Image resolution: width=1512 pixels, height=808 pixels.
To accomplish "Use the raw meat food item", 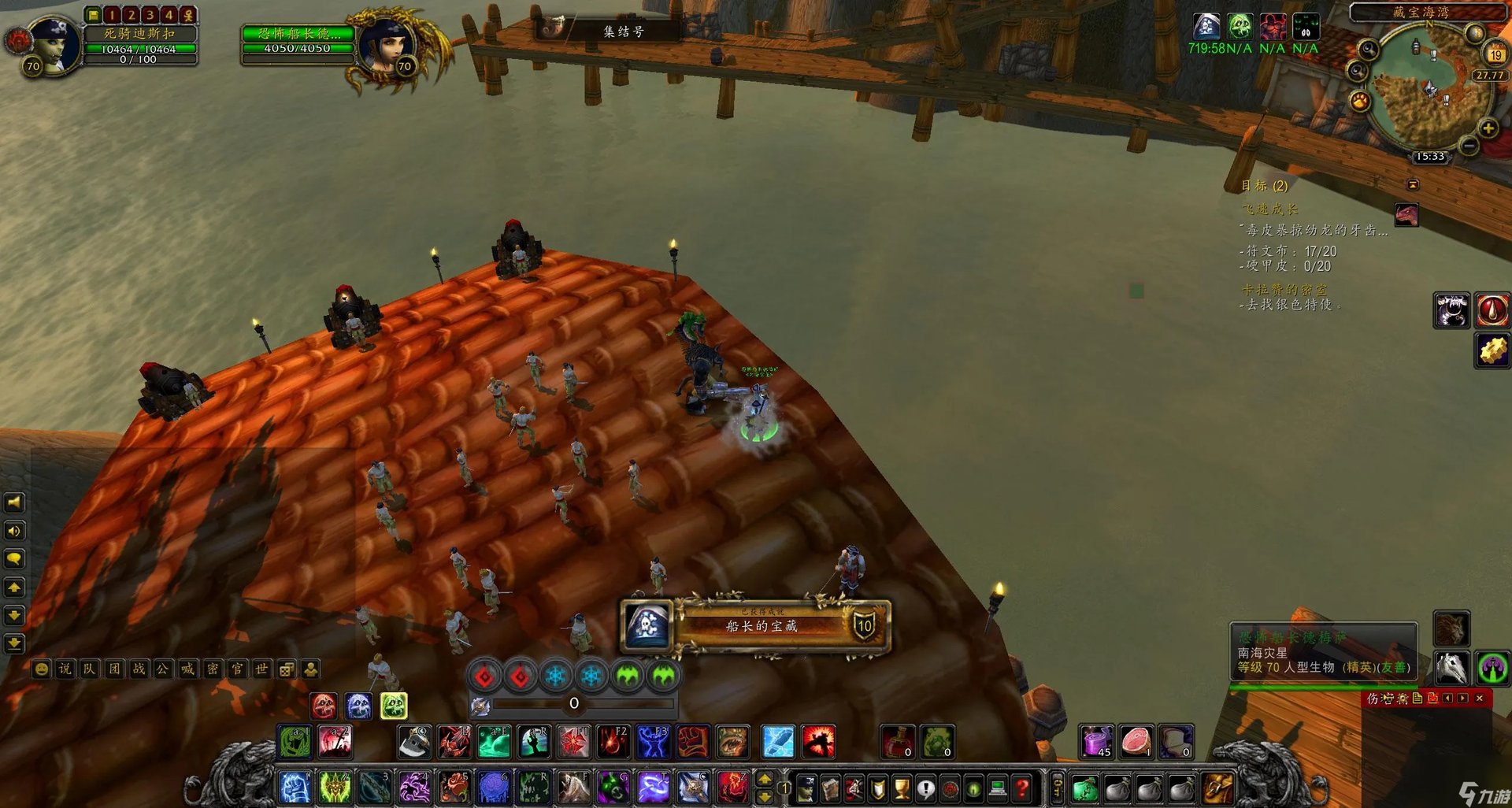I will click(1136, 741).
